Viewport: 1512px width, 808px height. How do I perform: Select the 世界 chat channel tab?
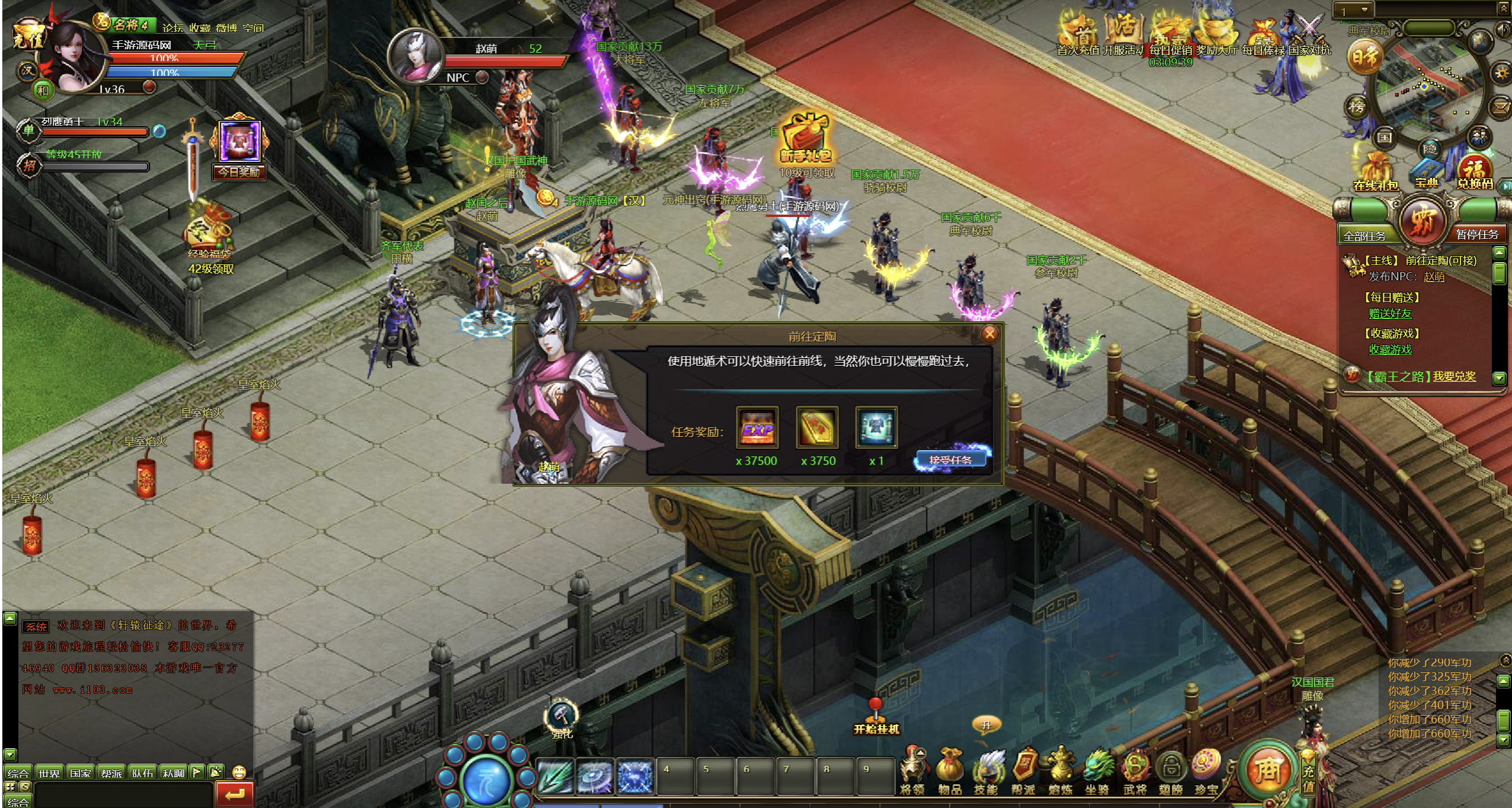click(49, 772)
